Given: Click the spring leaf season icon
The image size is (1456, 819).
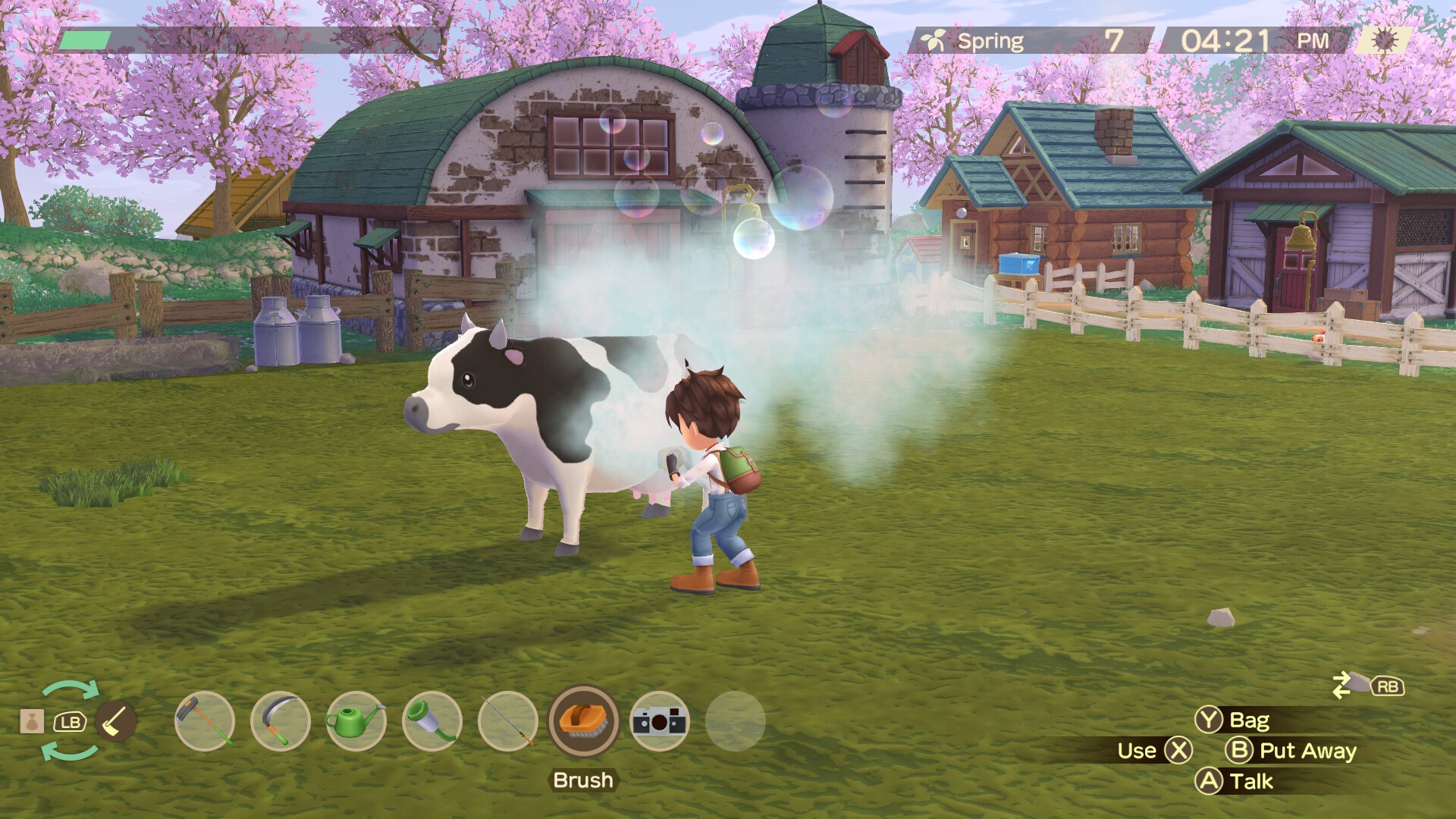Looking at the screenshot, I should [934, 39].
